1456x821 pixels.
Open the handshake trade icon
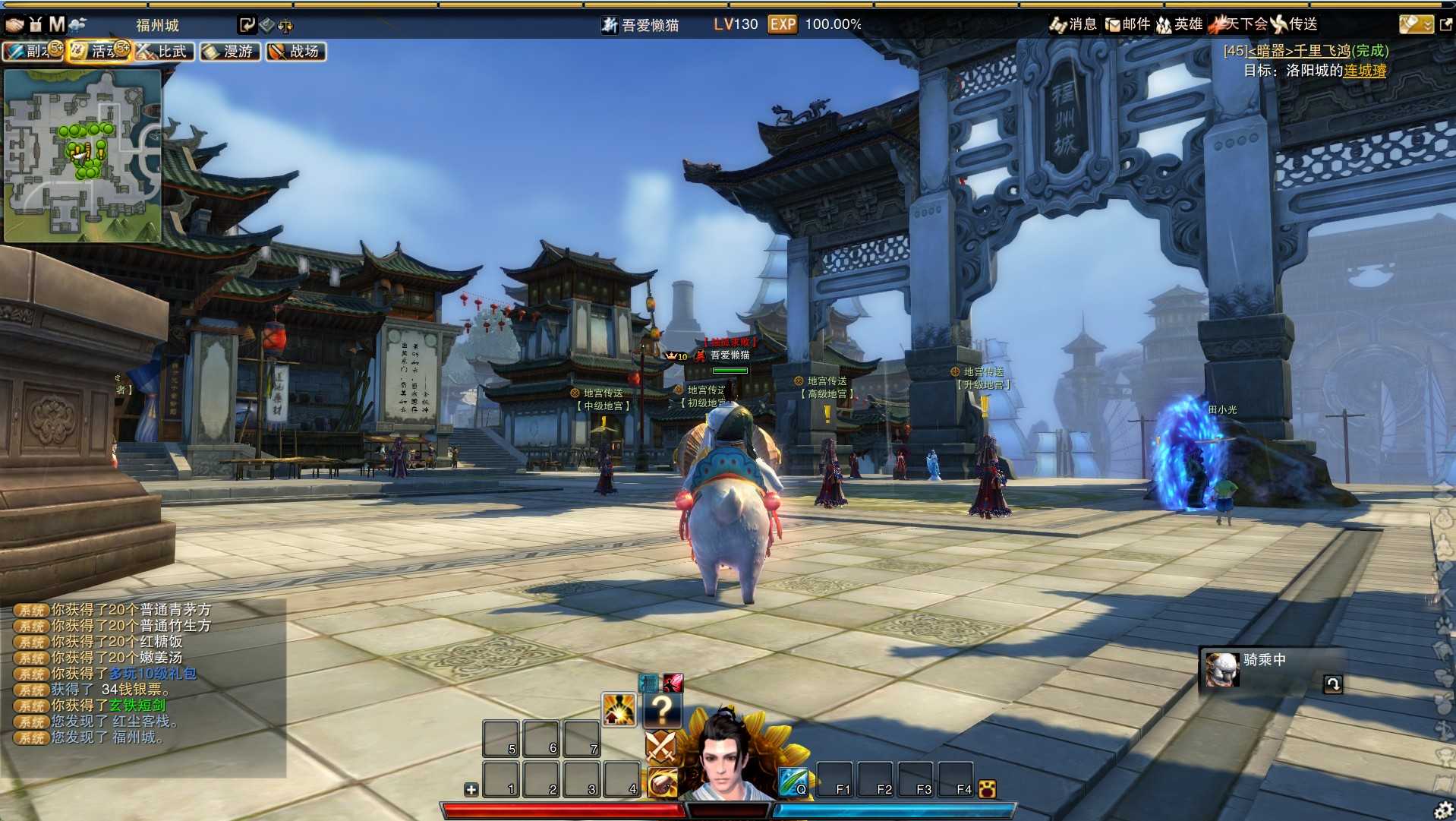click(14, 24)
